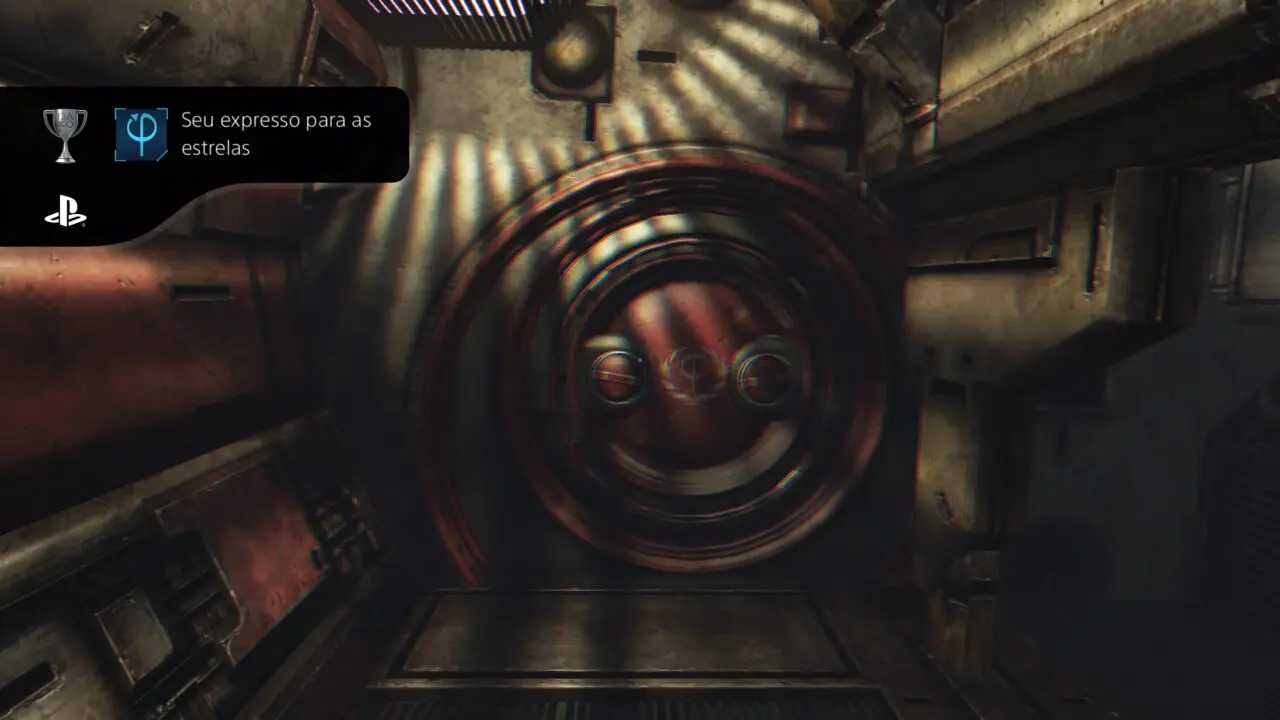Open the "Seu expresso para as estrelas" trophy notification
The height and width of the screenshot is (720, 1280).
[x=276, y=134]
